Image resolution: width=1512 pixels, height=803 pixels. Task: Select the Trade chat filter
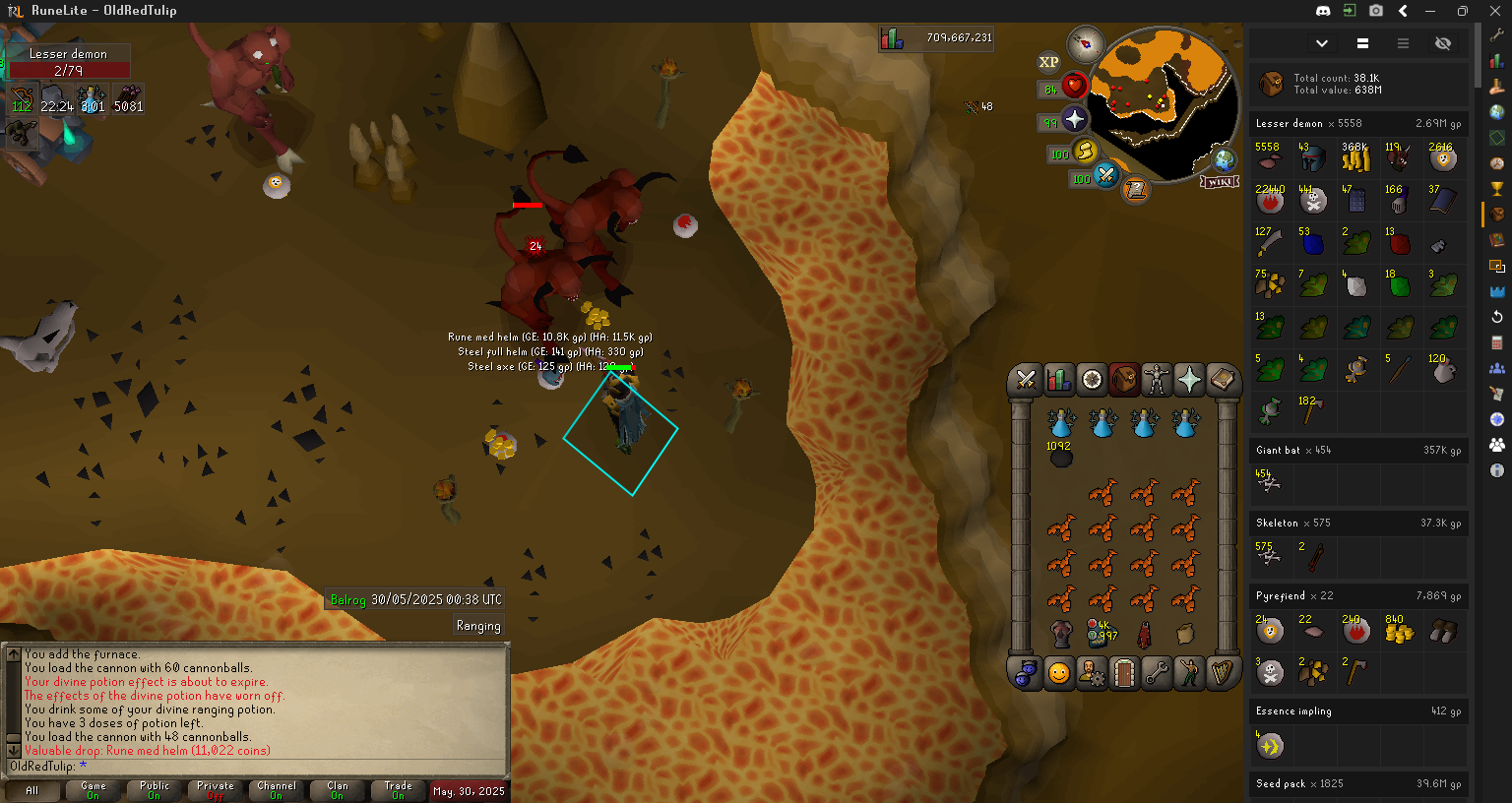(x=398, y=790)
